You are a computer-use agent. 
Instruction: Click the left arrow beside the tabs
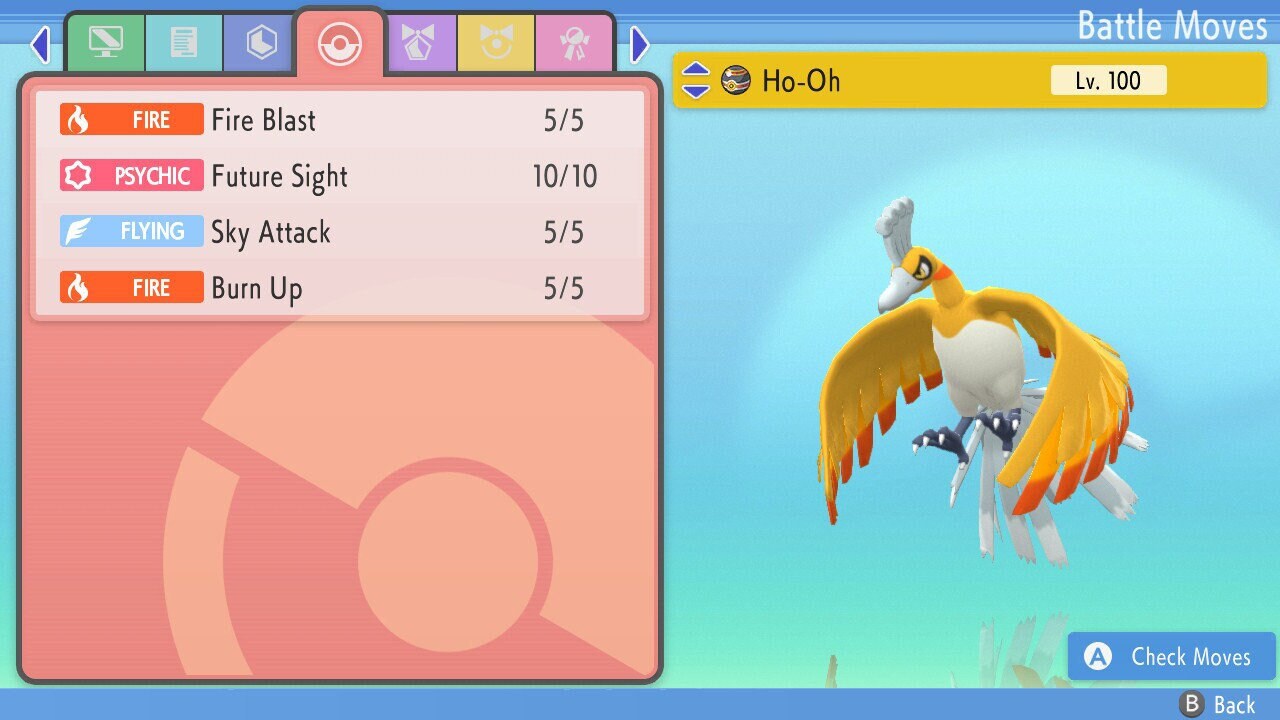click(x=40, y=44)
